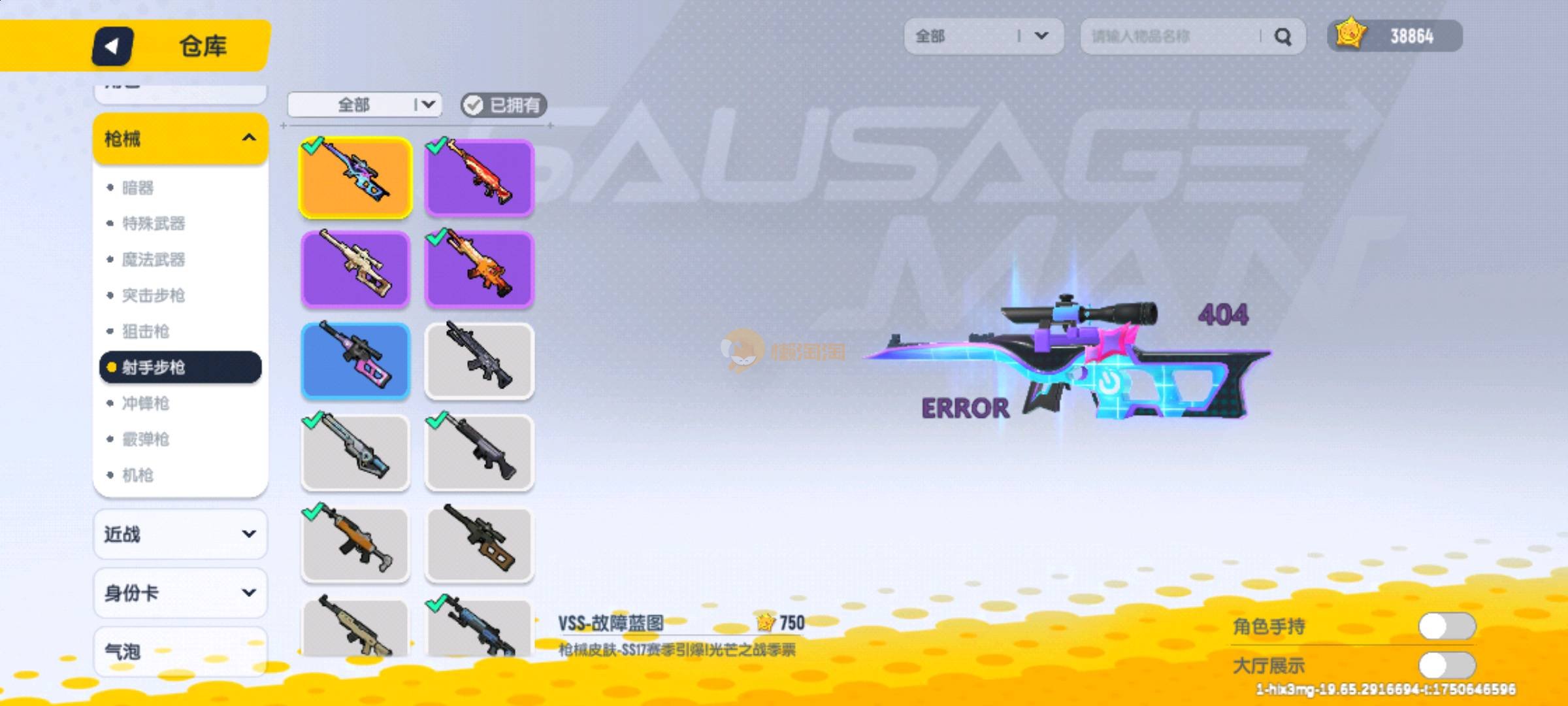Click the item name search field
Screen dimensions: 1568x706
click(x=1169, y=37)
